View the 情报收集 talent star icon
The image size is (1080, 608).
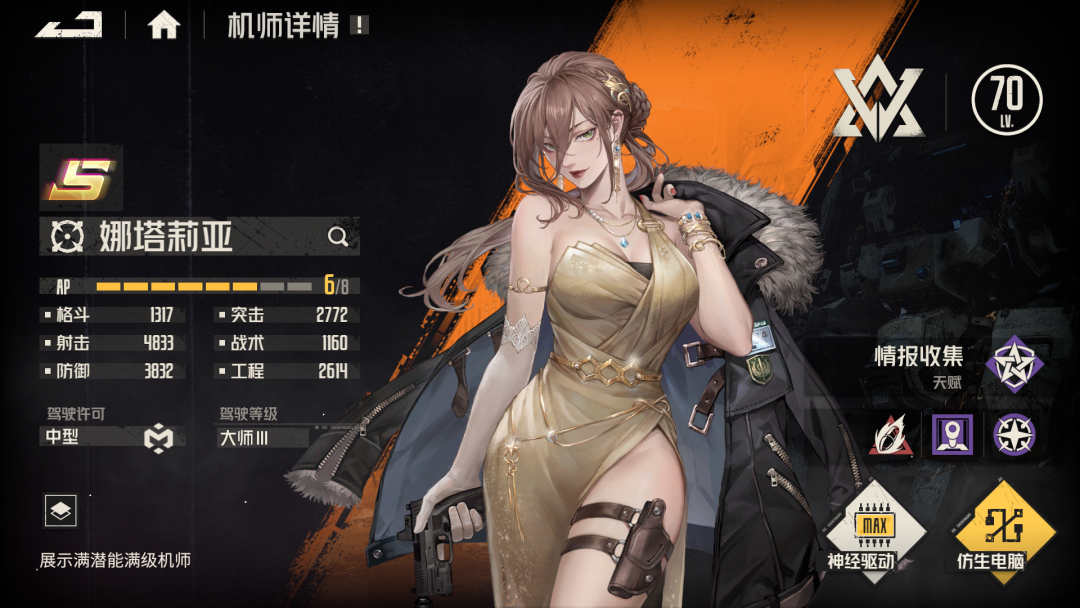point(1014,363)
